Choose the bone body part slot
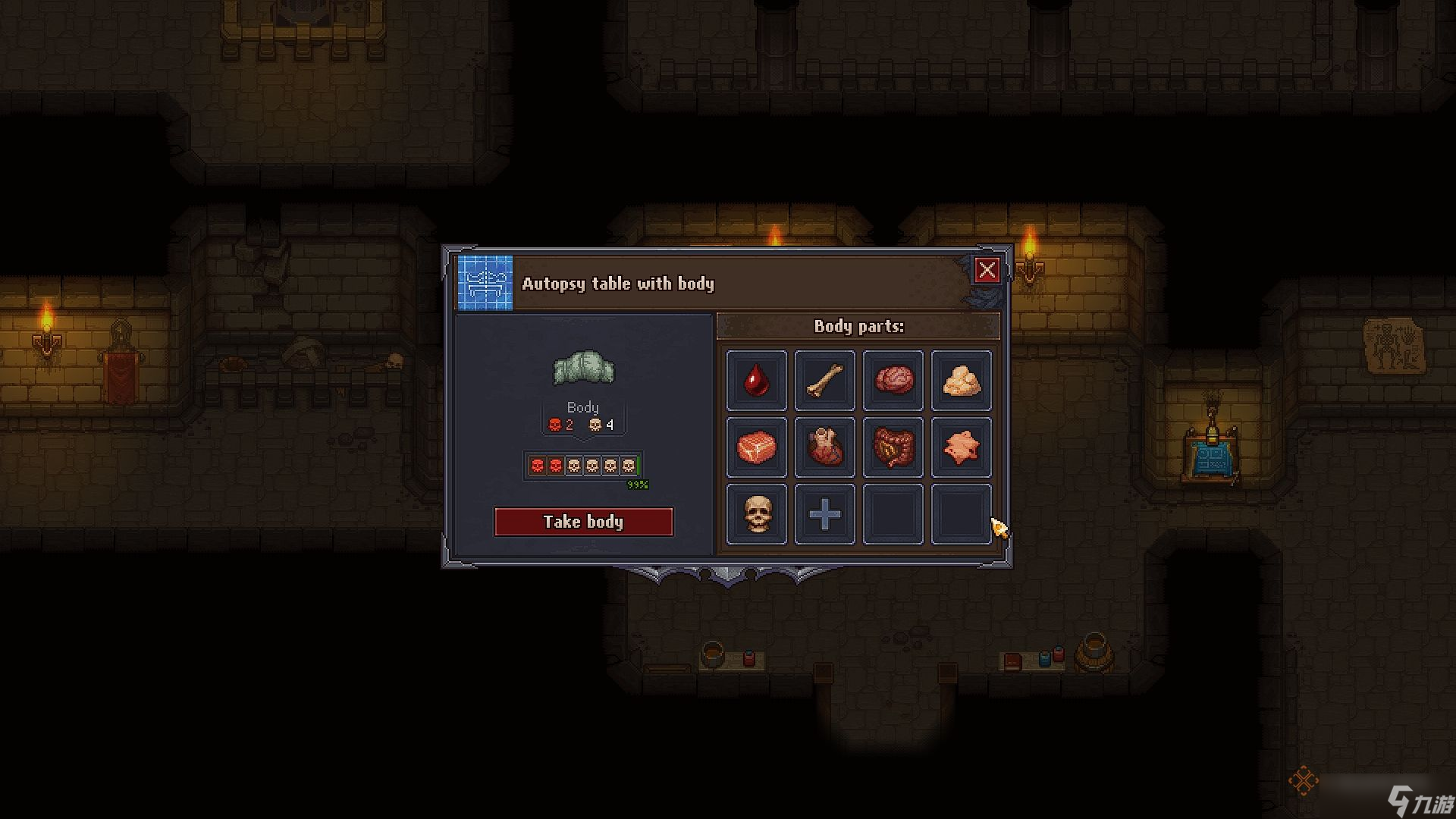Viewport: 1456px width, 819px height. (x=824, y=380)
